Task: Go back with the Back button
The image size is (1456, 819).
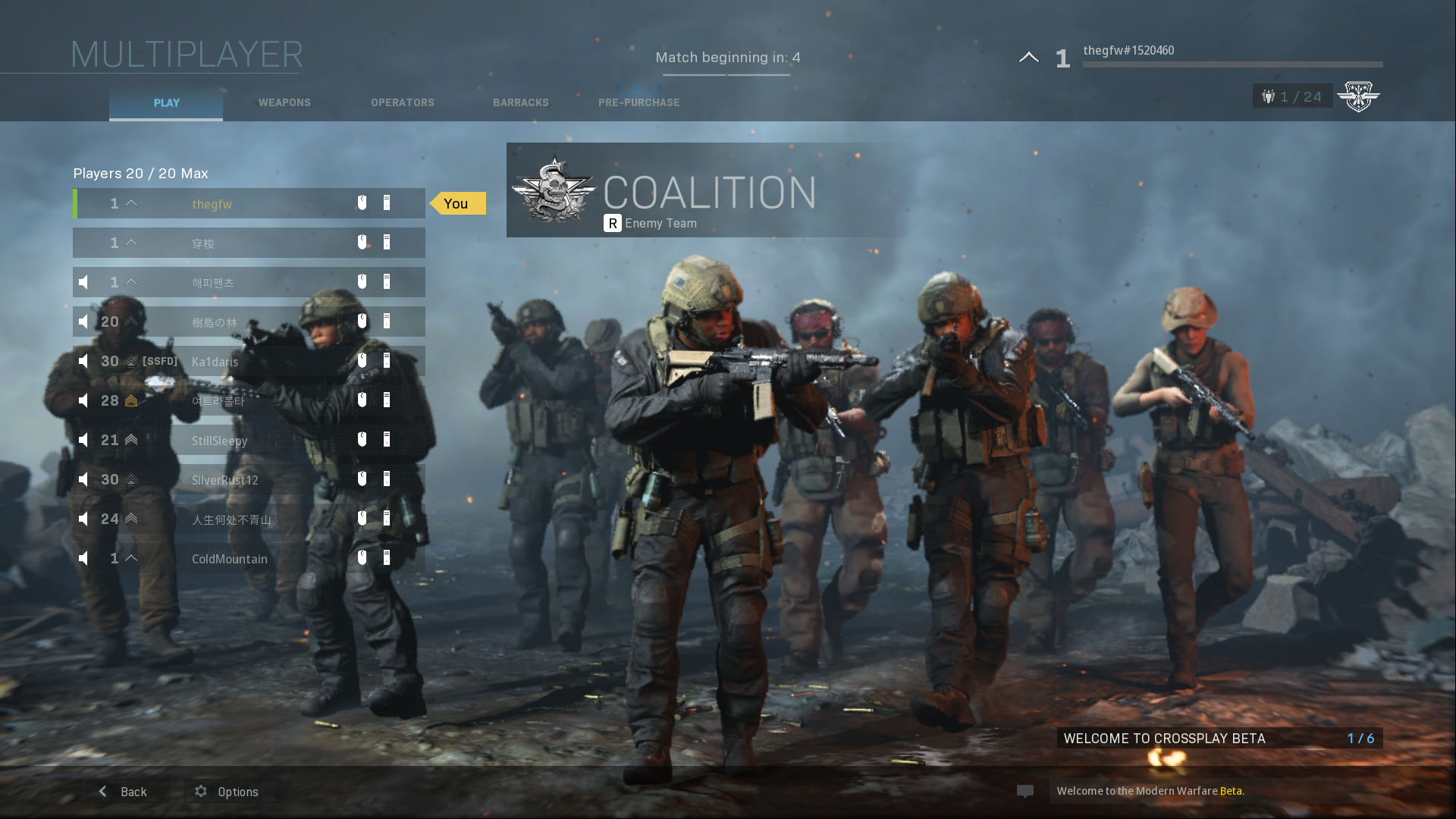Action: (124, 792)
